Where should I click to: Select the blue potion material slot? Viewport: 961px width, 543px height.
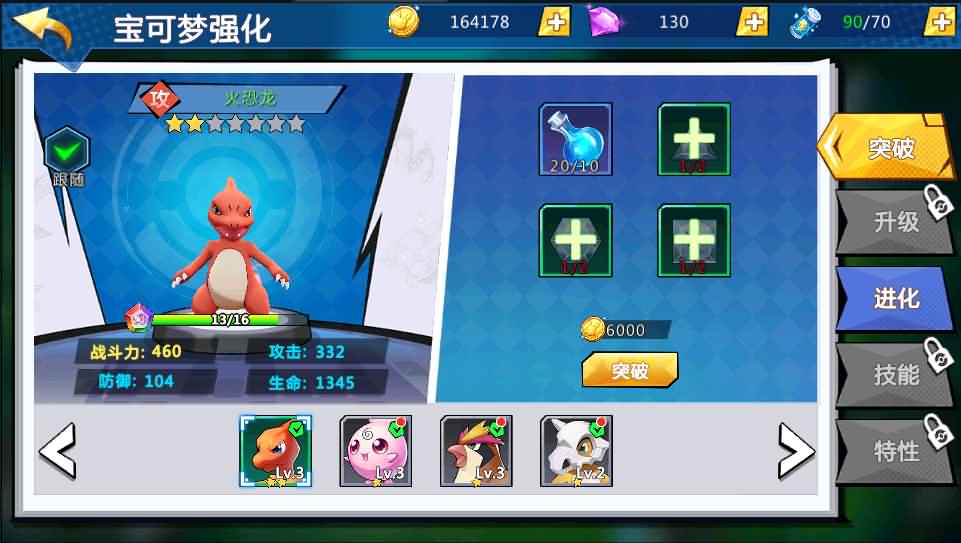575,139
